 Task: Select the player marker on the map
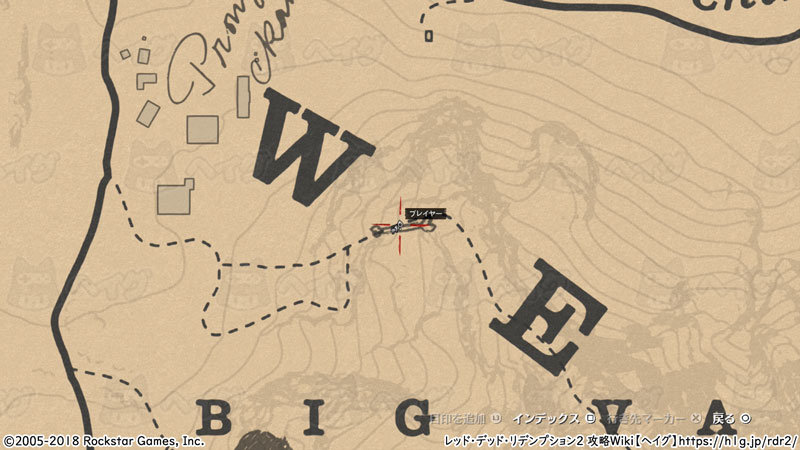[x=401, y=229]
